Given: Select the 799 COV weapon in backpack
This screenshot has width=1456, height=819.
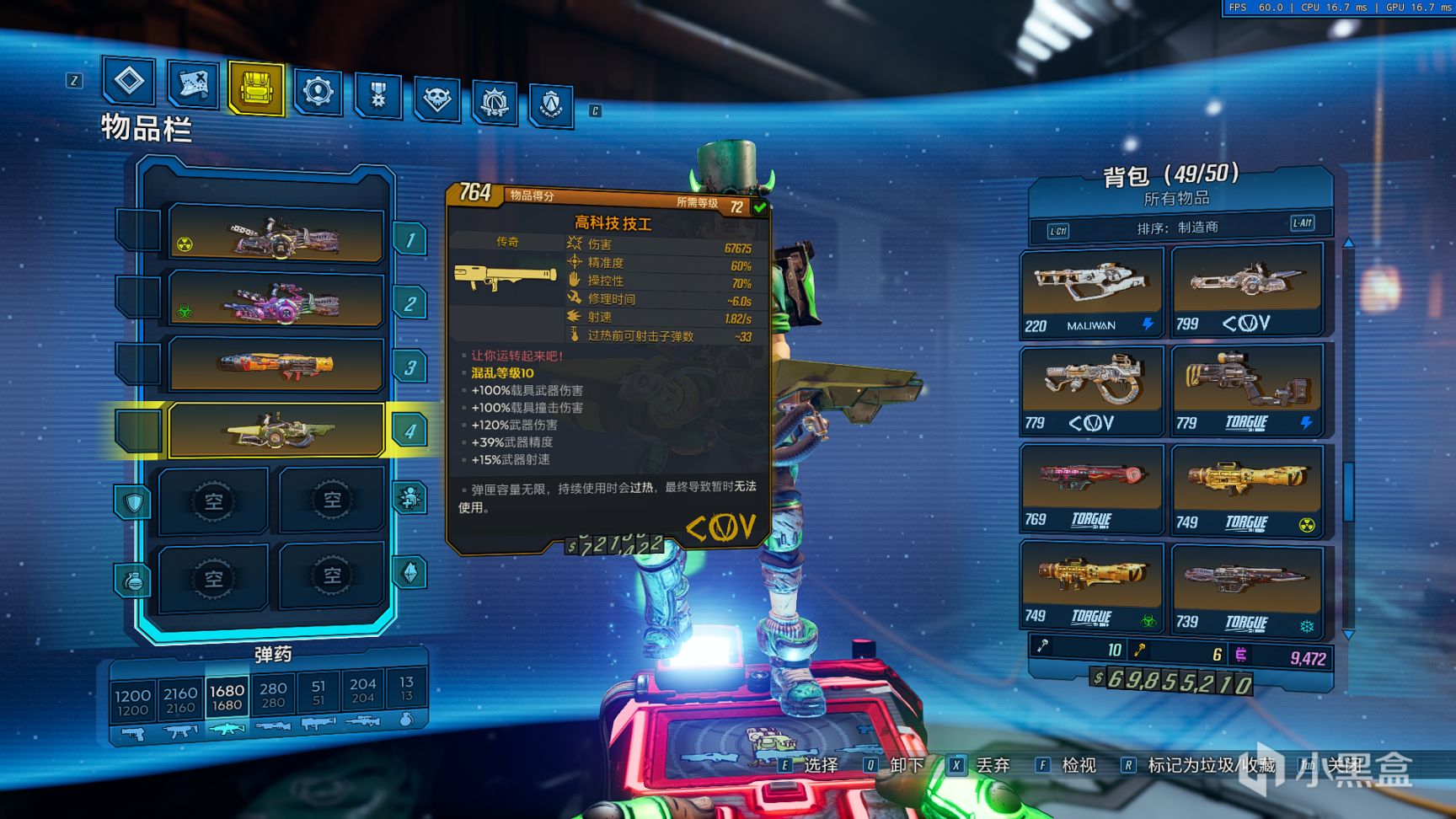Looking at the screenshot, I should 1245,289.
